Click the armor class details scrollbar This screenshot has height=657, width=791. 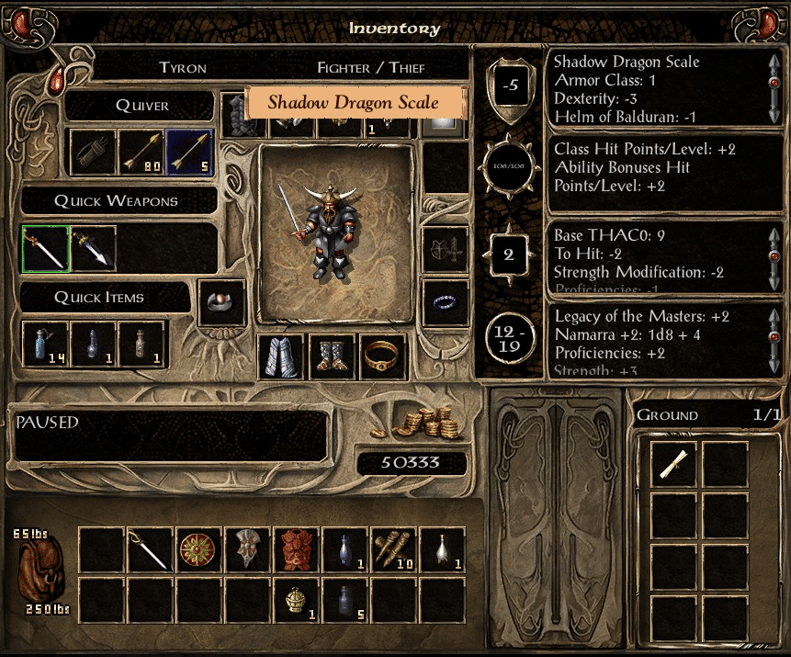click(x=773, y=87)
